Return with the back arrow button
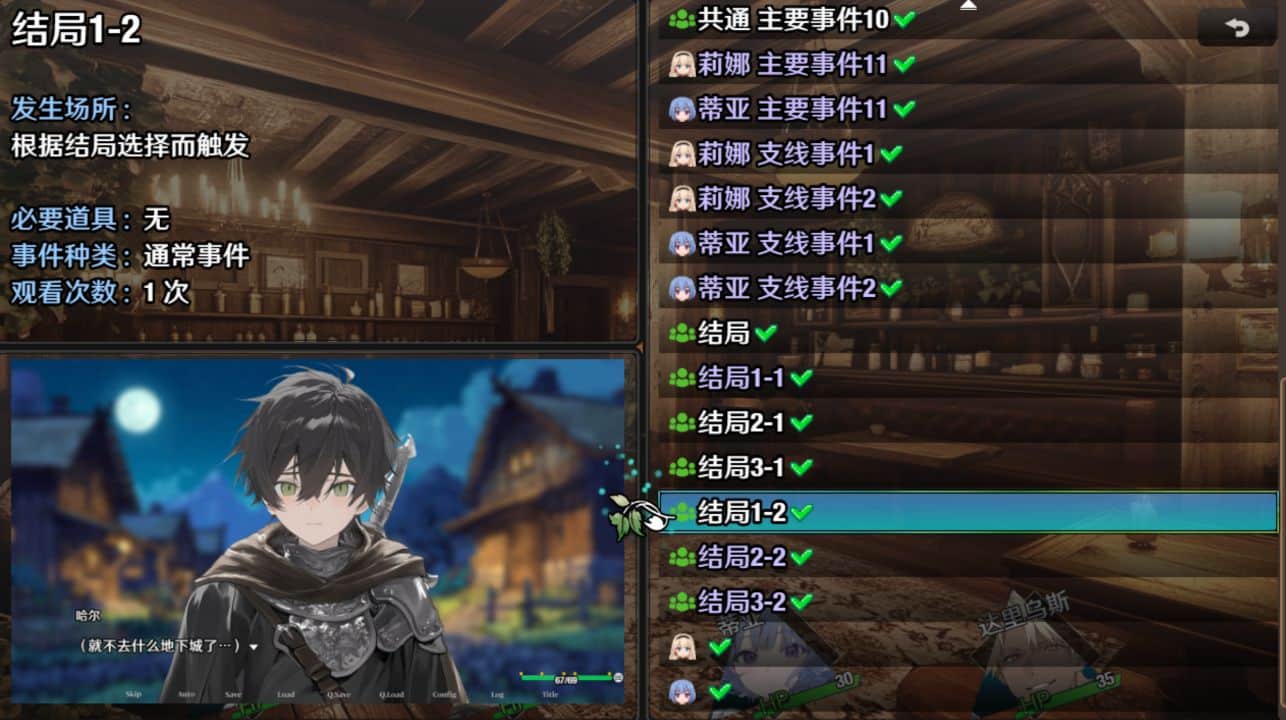 1237,28
